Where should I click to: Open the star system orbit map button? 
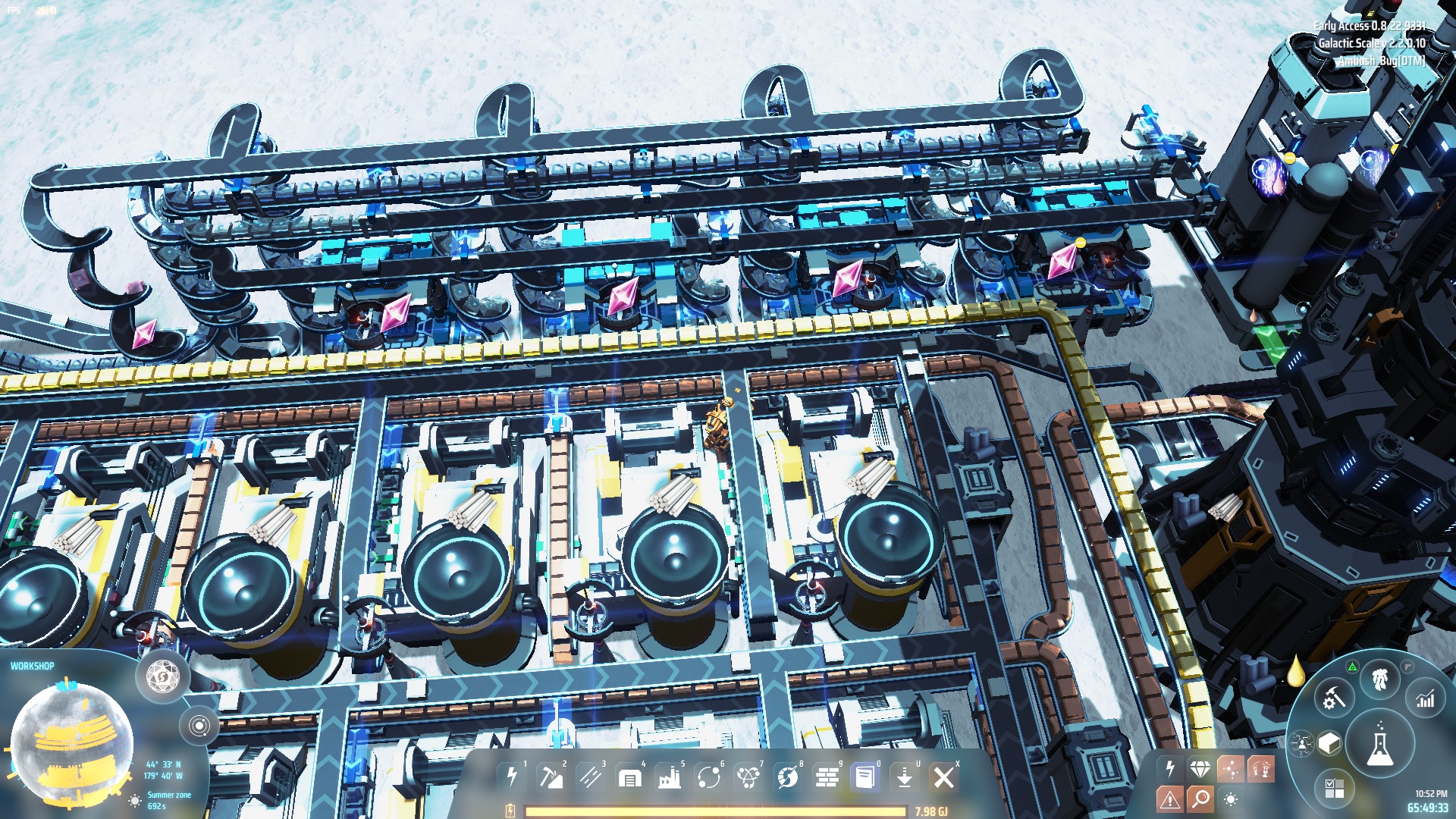199,726
